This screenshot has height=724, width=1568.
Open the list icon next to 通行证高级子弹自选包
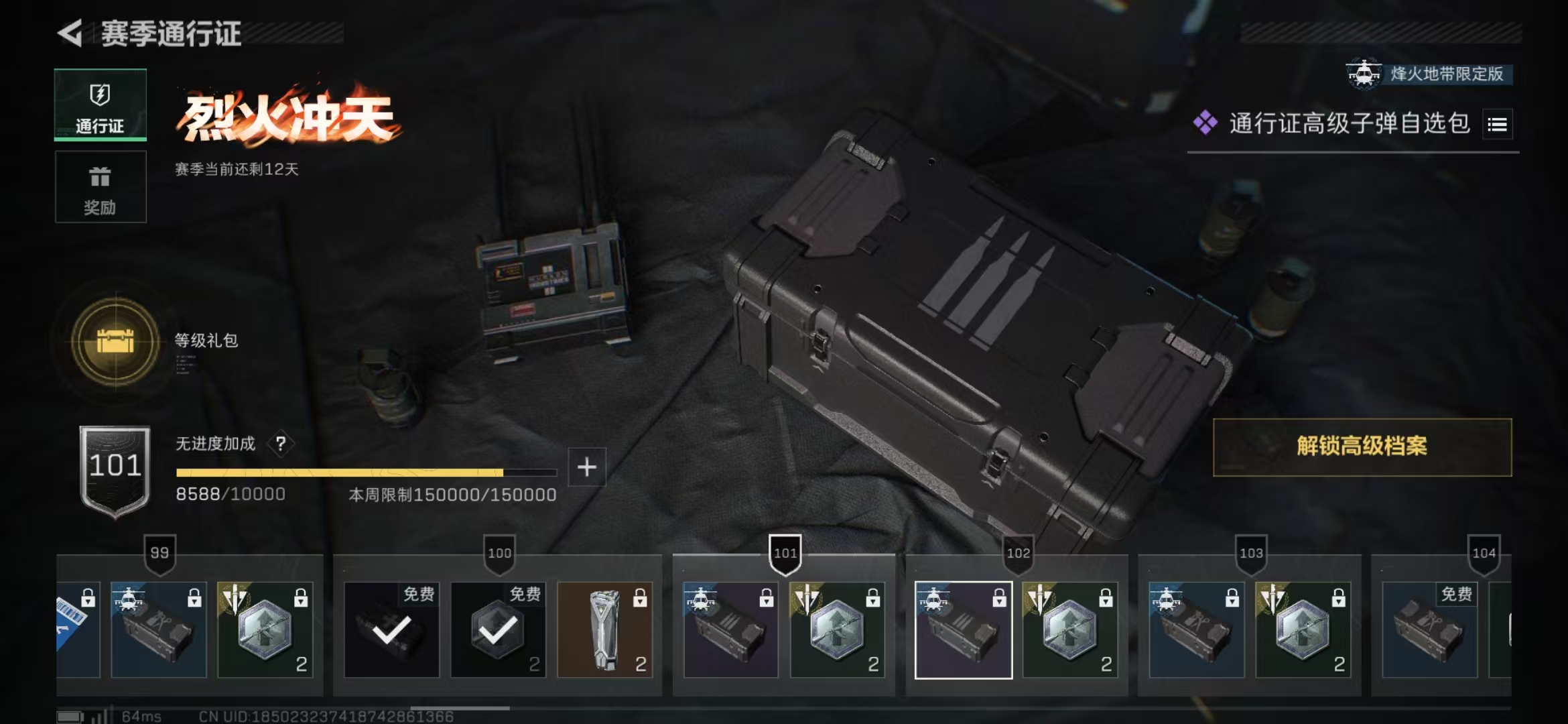[1497, 125]
